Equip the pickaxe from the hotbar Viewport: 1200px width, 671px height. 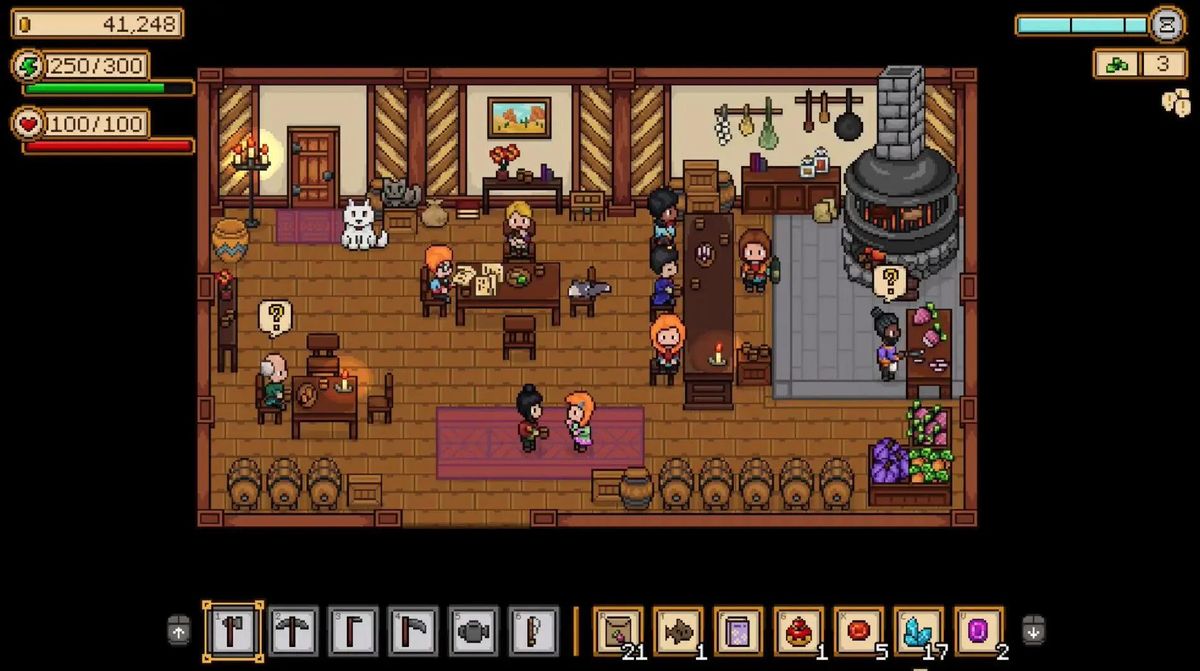pyautogui.click(x=293, y=631)
